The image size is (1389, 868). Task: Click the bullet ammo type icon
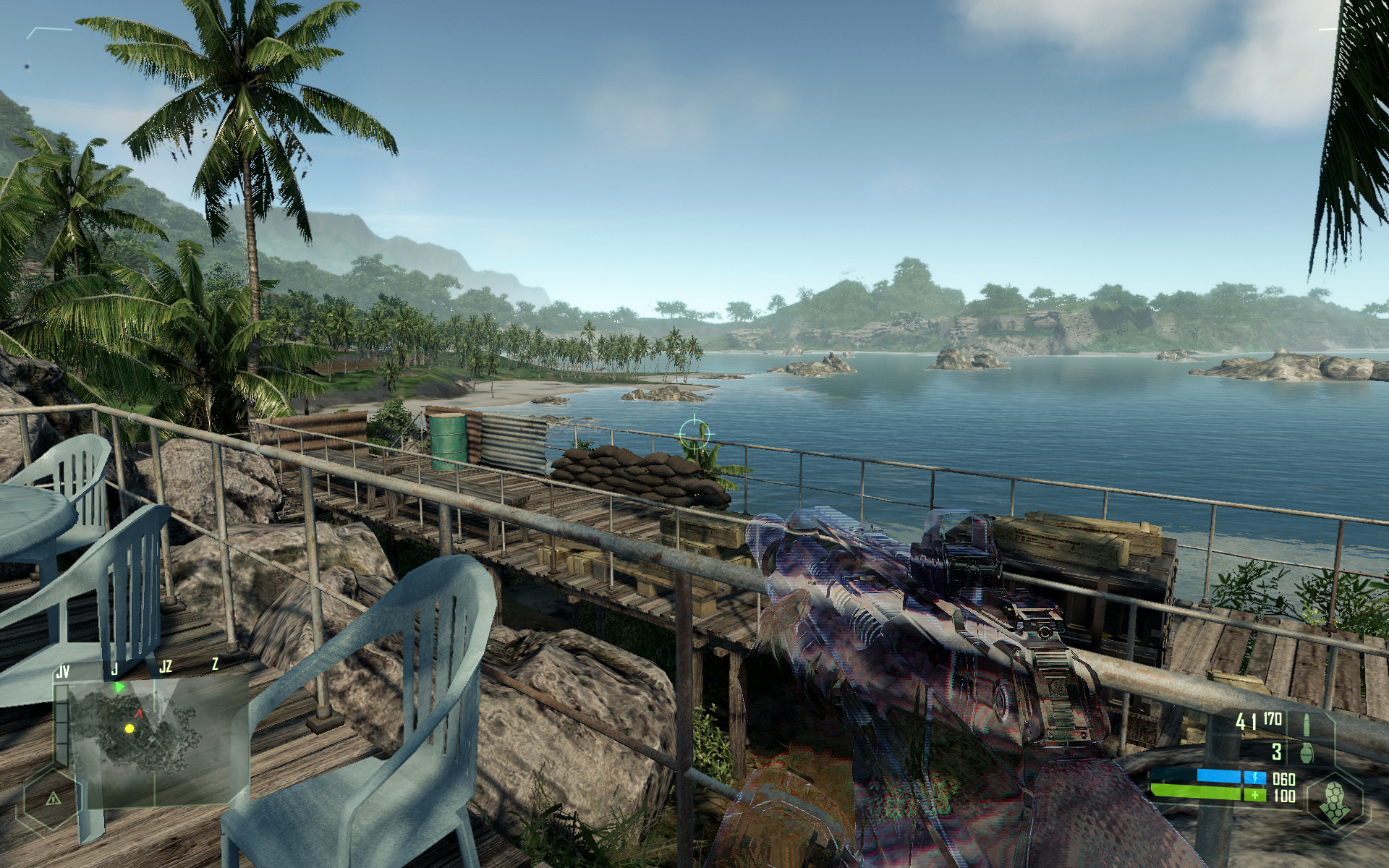pyautogui.click(x=1307, y=723)
